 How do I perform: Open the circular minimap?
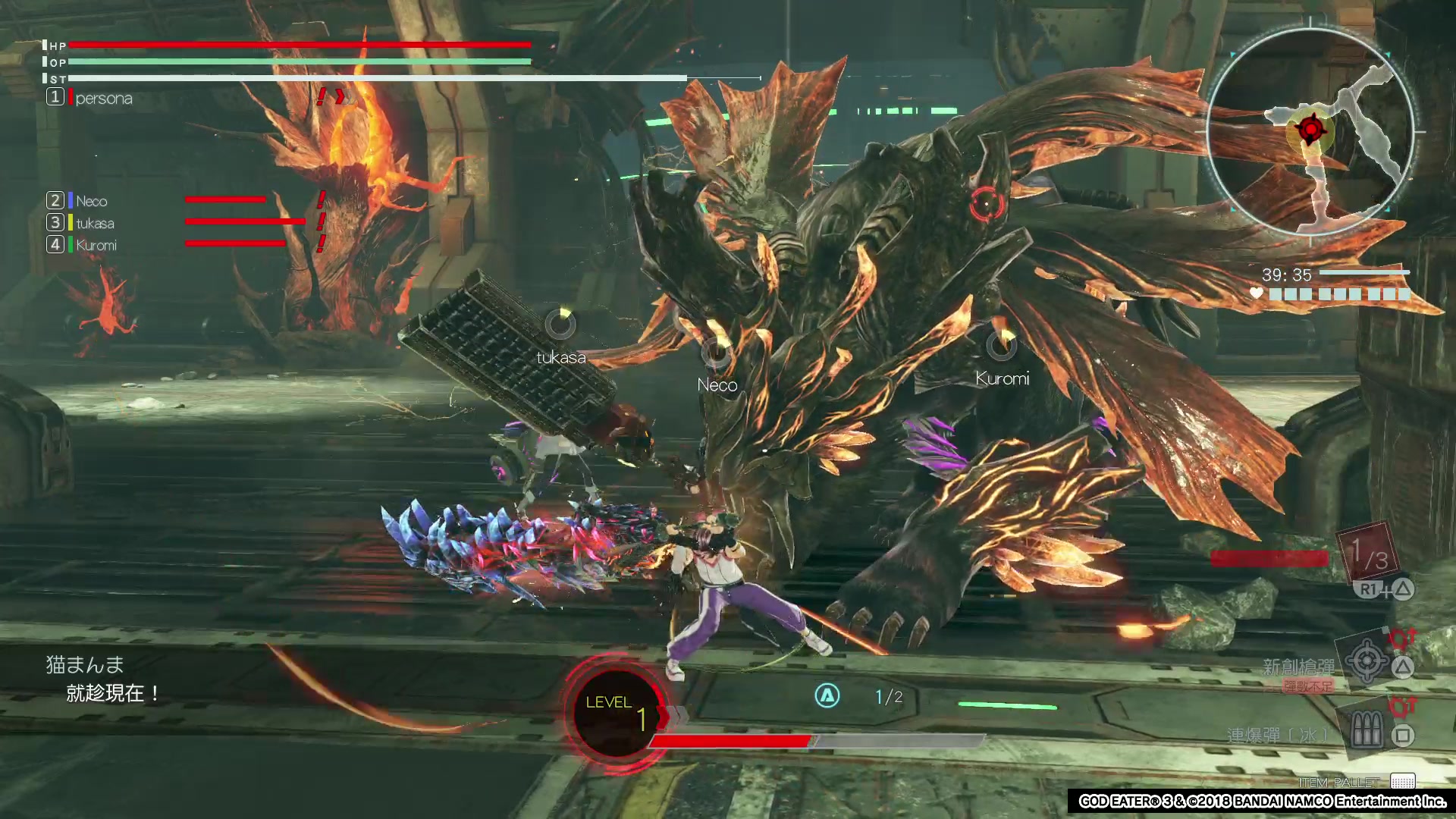[1310, 132]
